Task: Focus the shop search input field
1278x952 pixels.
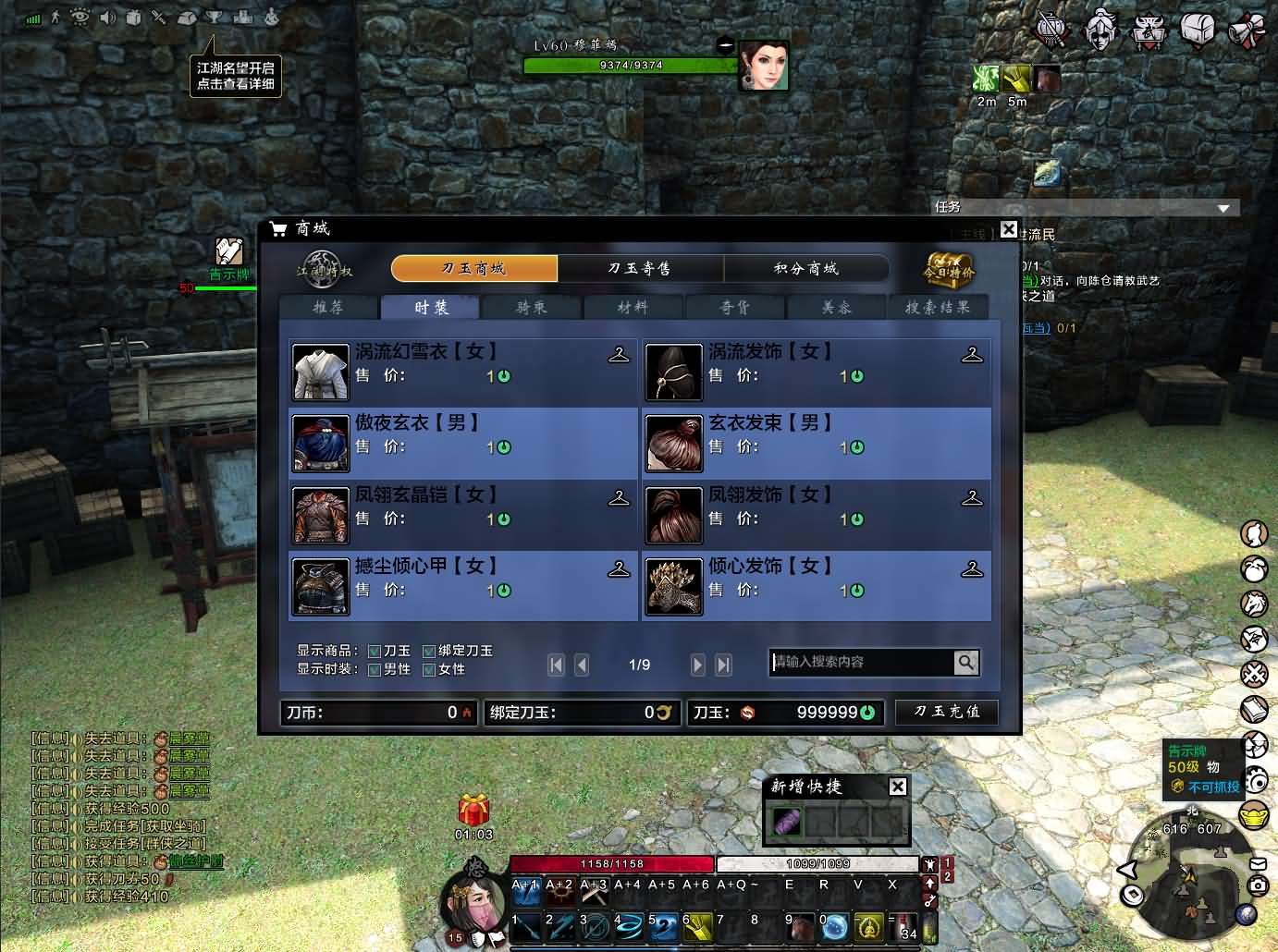Action: tap(860, 662)
